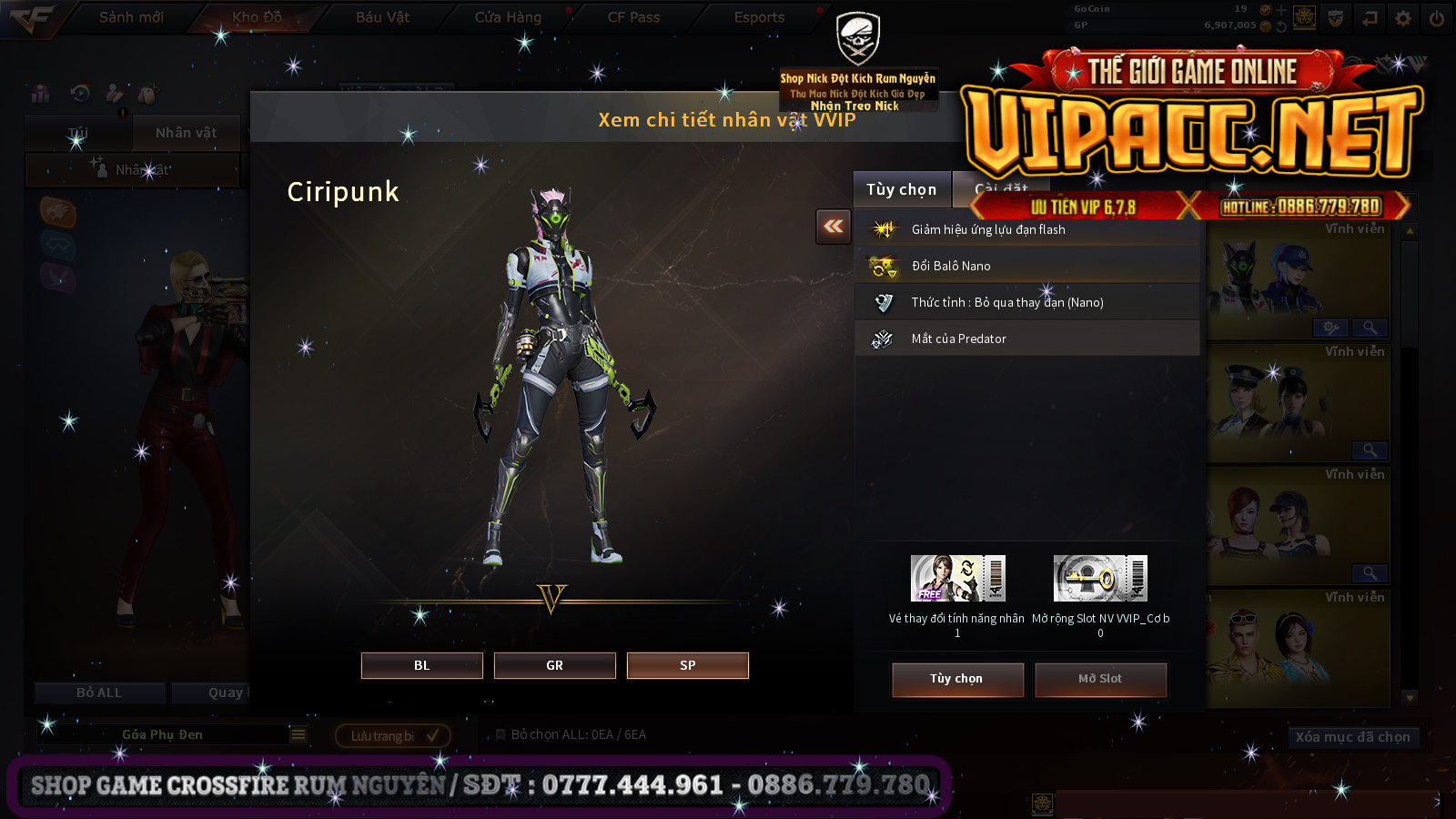The image size is (1456, 819).
Task: Choose the SP team button
Action: (687, 665)
